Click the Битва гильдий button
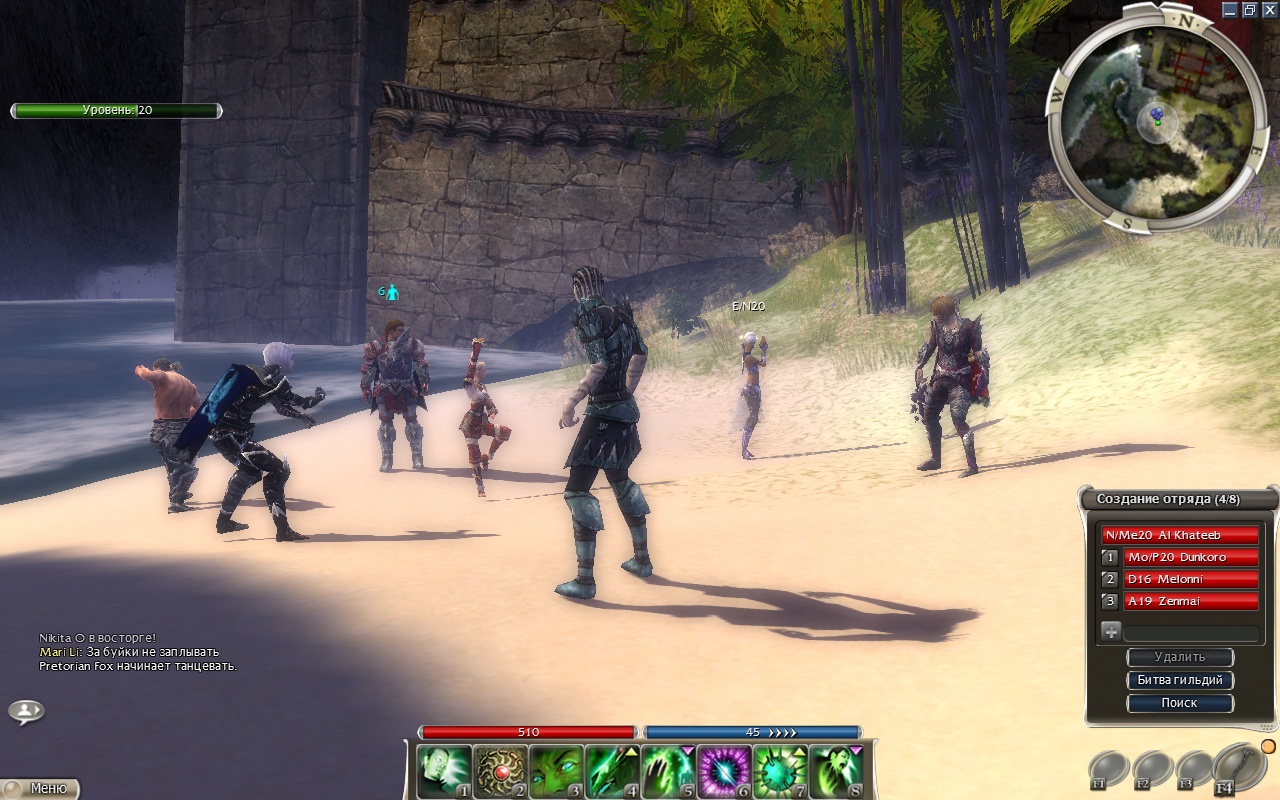 pyautogui.click(x=1180, y=680)
